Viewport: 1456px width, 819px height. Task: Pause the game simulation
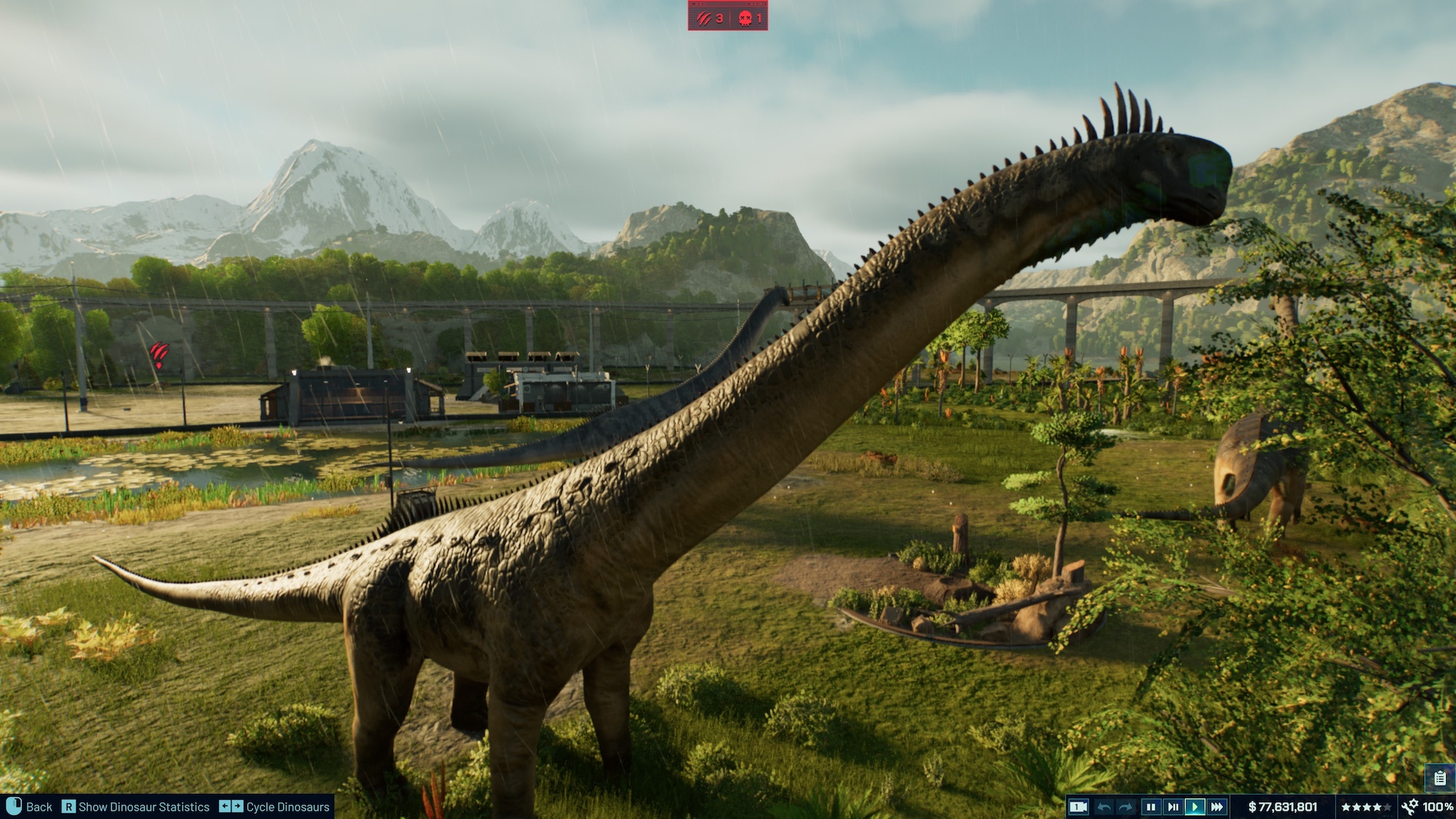click(x=1150, y=806)
